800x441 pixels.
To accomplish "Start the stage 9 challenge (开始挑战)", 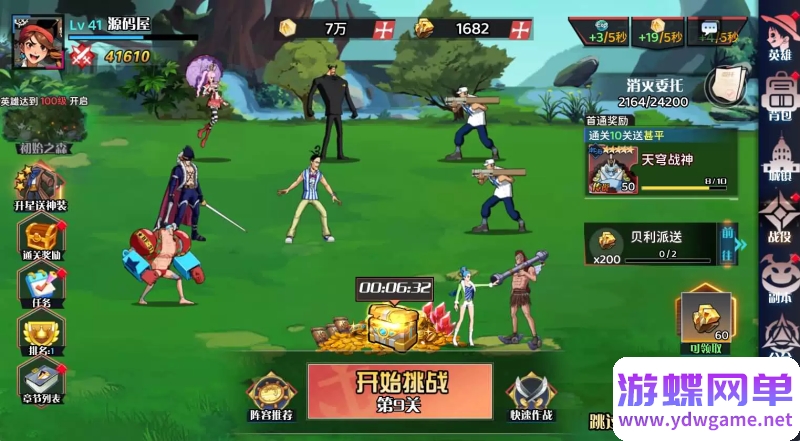I will click(x=399, y=389).
